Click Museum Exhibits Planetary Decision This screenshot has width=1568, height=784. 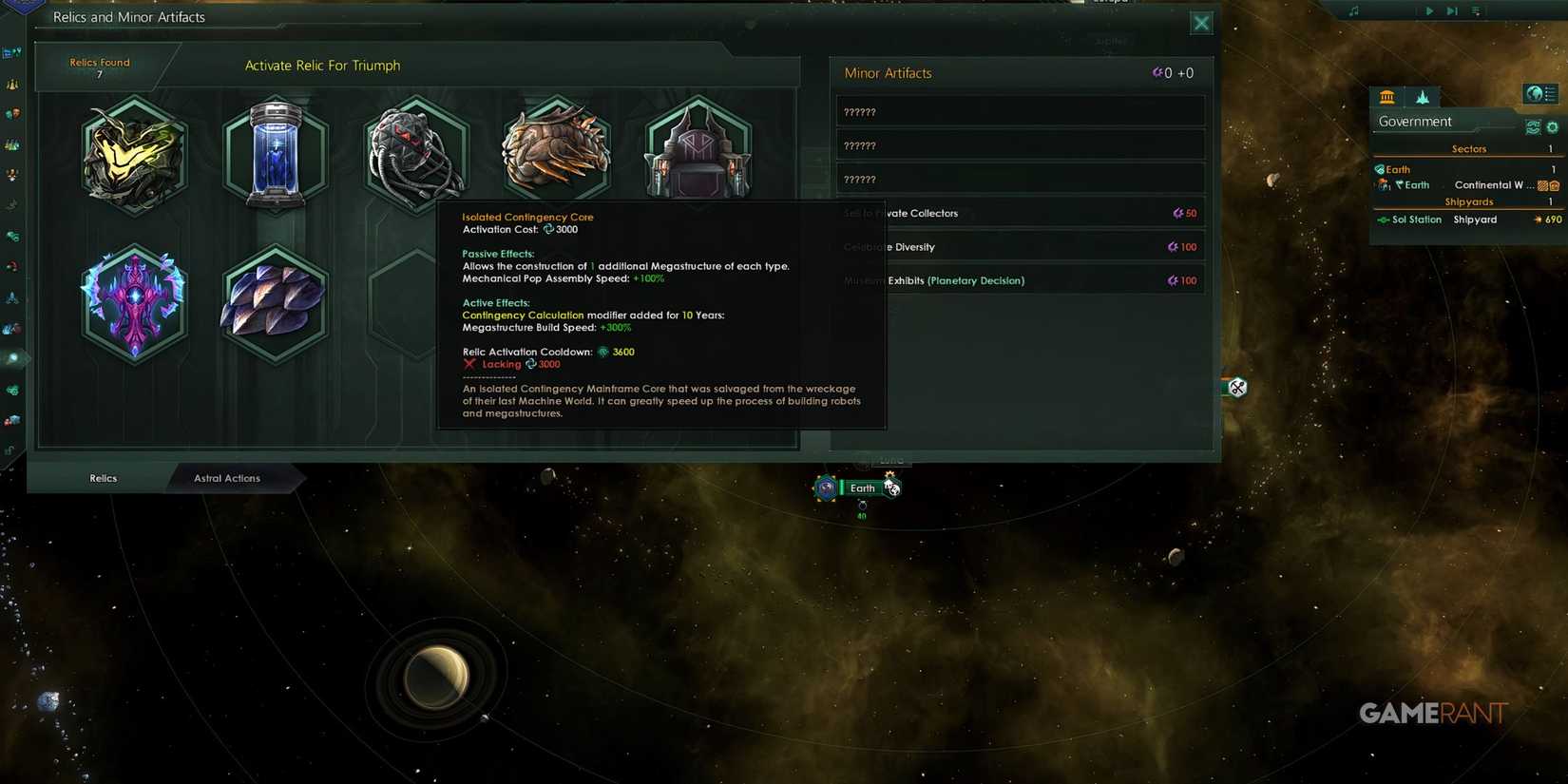(1019, 280)
